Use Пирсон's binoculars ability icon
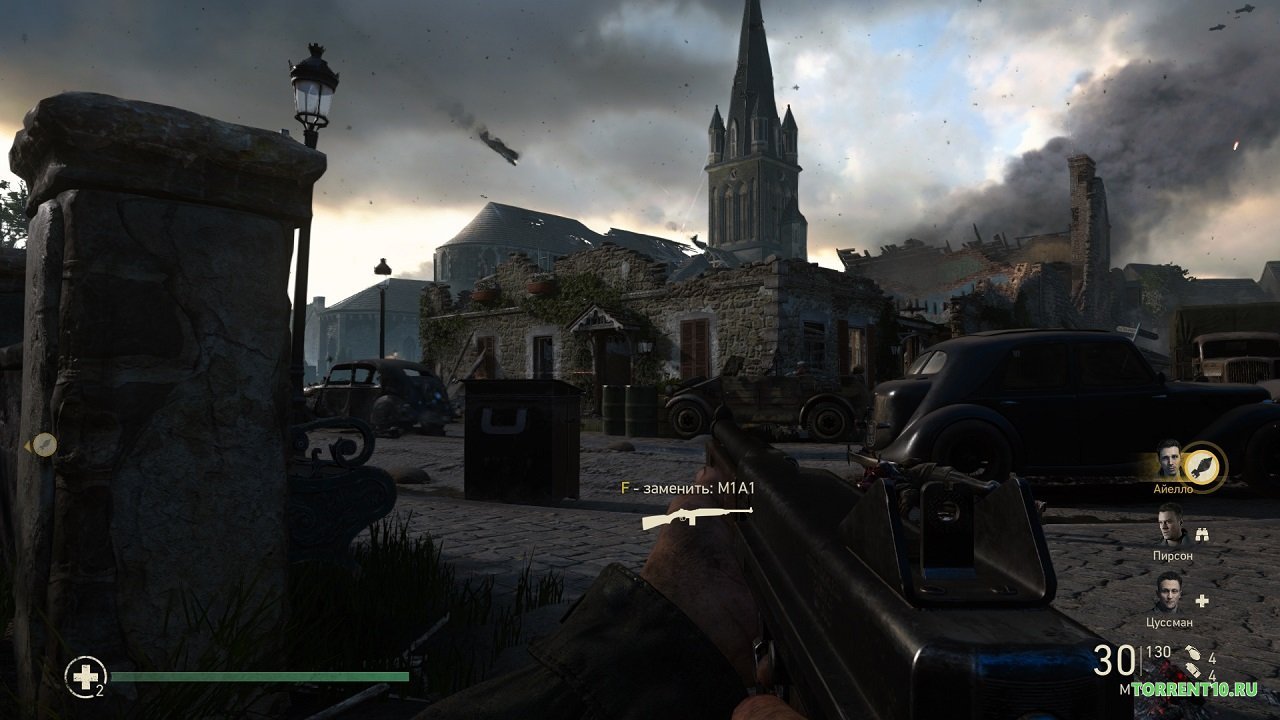Image resolution: width=1280 pixels, height=720 pixels. pyautogui.click(x=1203, y=535)
